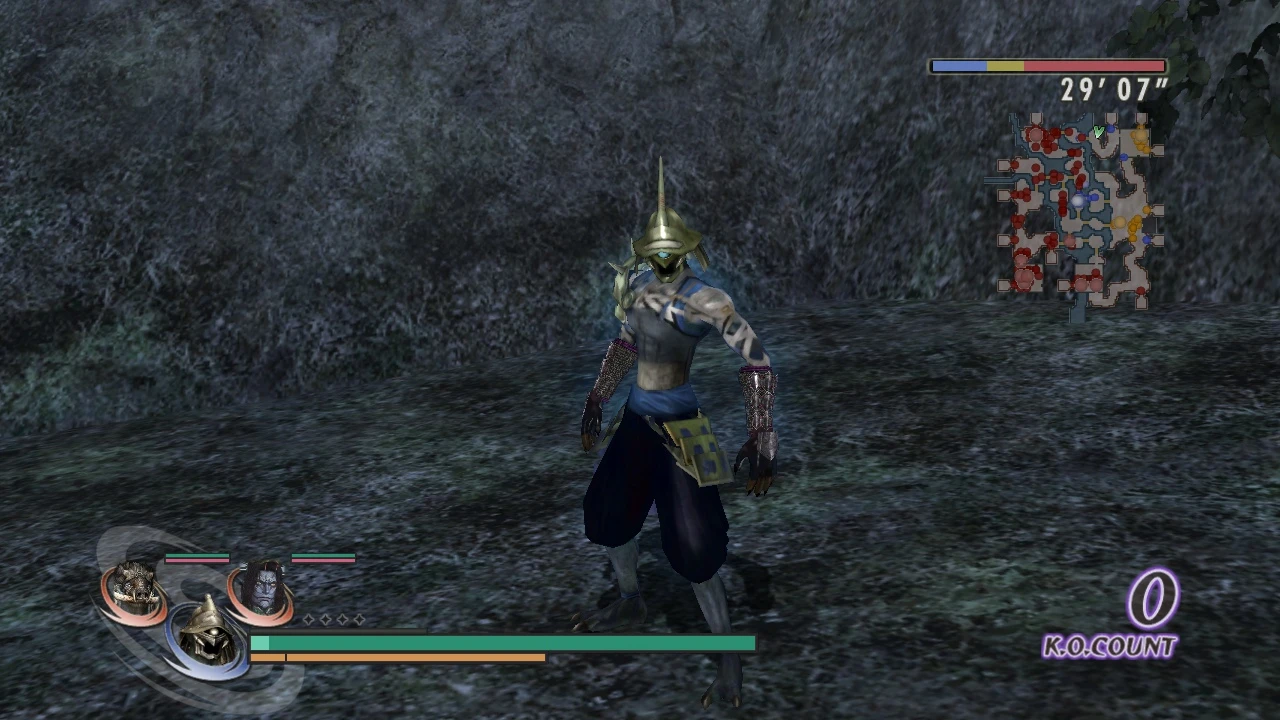Click the boar demon's health bar
Image resolution: width=1280 pixels, height=720 pixels.
tap(196, 556)
